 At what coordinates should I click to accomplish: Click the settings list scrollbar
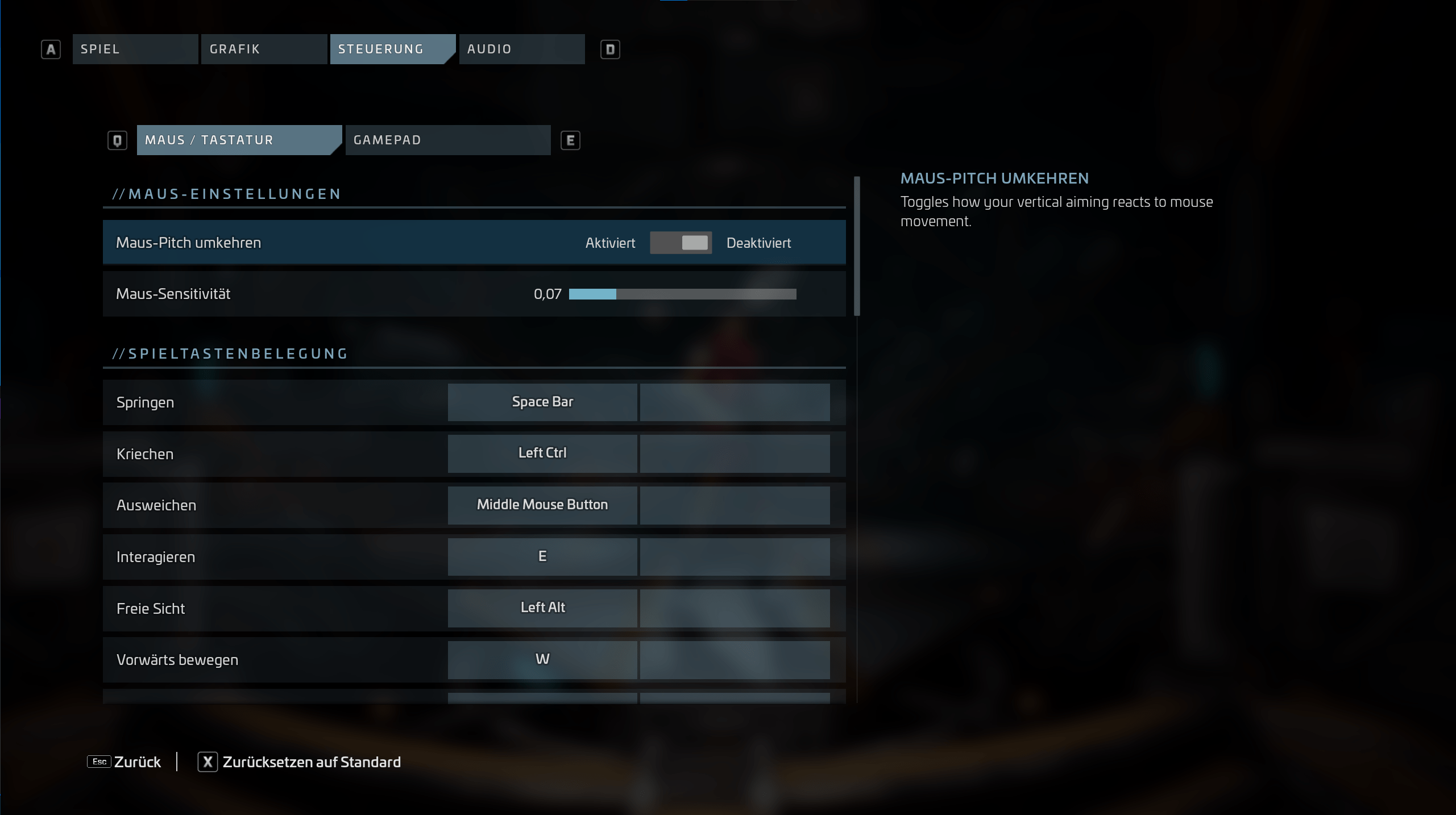tap(857, 246)
